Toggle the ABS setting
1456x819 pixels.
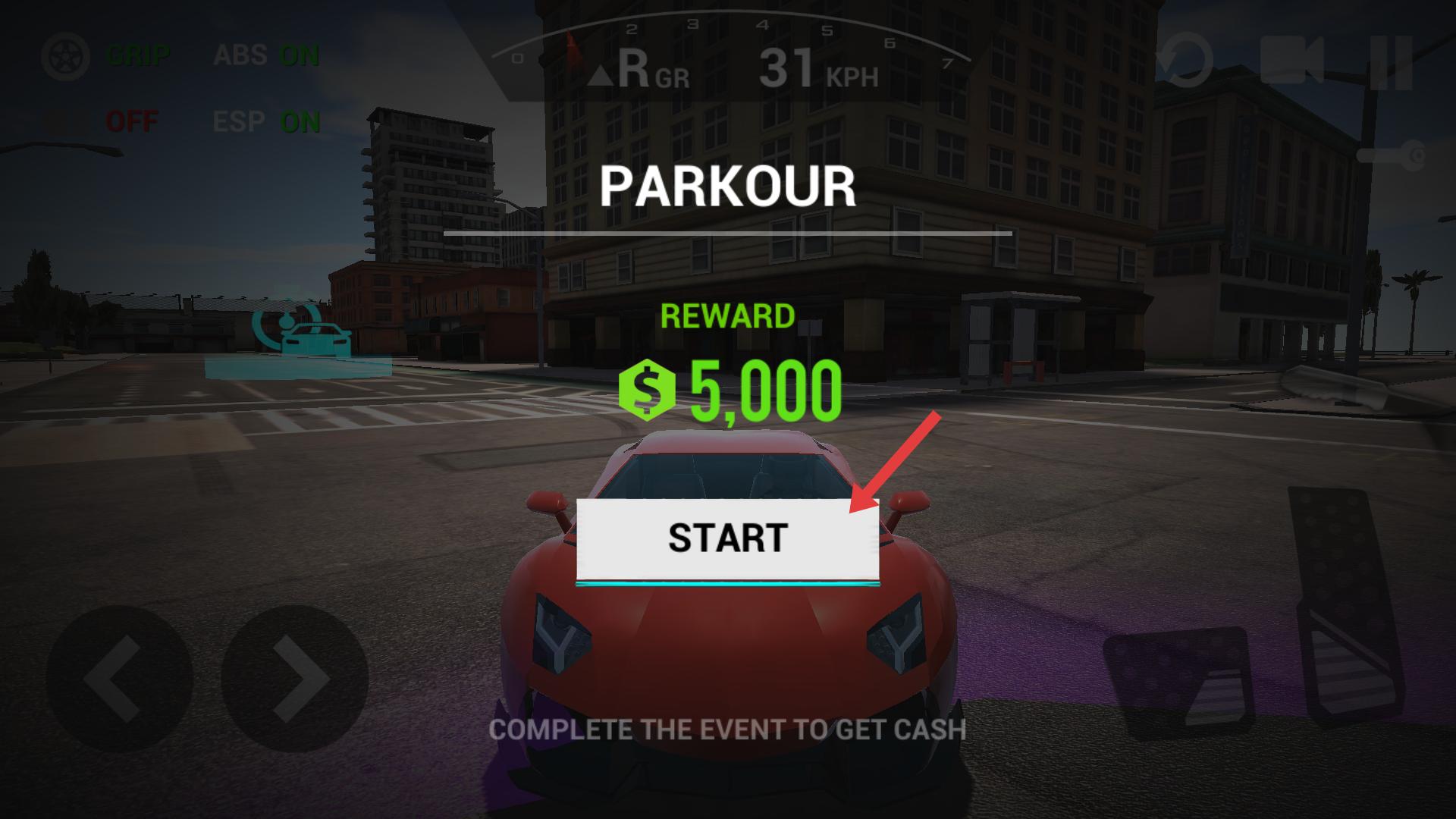266,56
